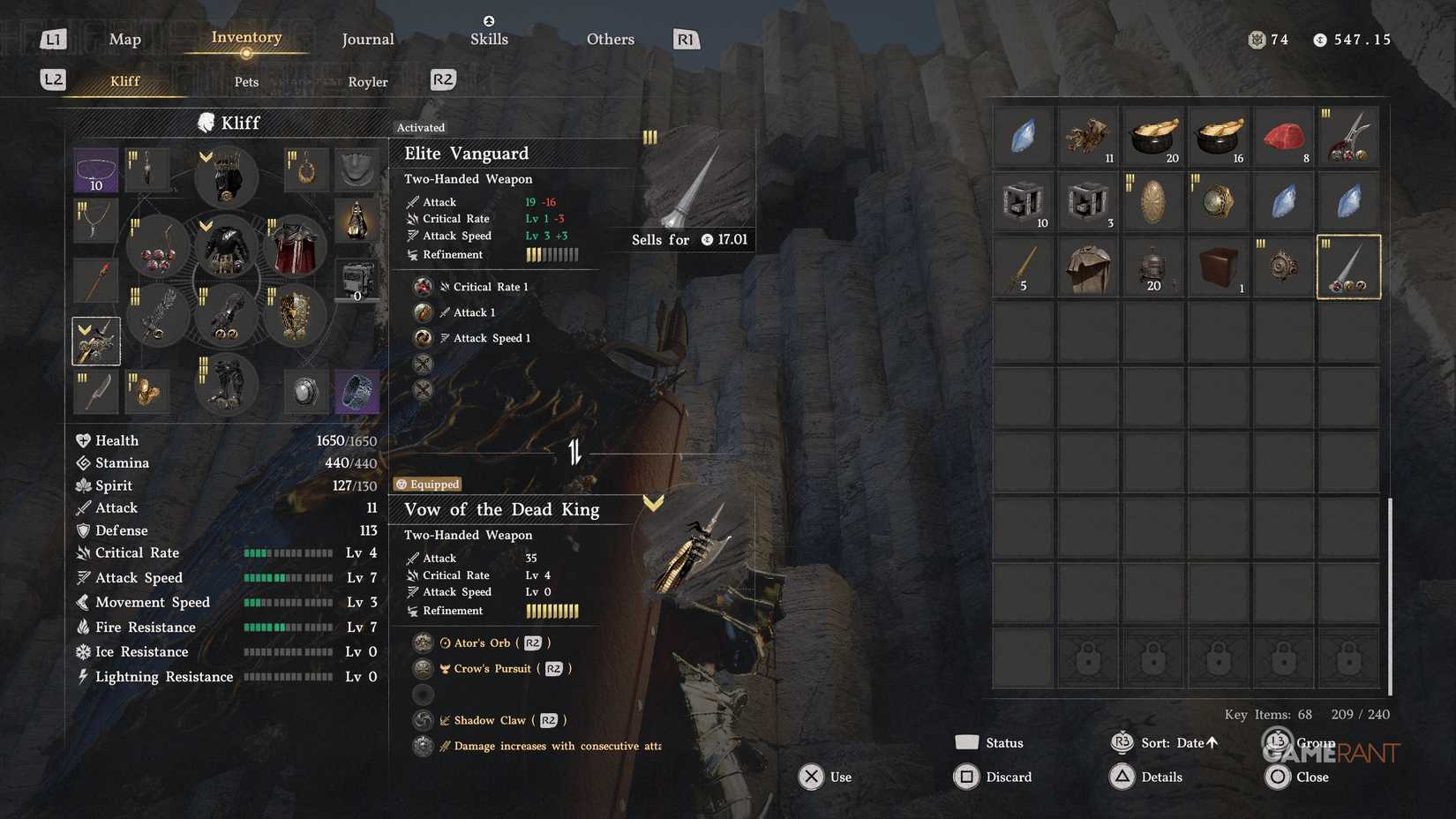Pick the Elite Vanguard spear in its highlighted slot
The height and width of the screenshot is (819, 1456).
[1348, 267]
